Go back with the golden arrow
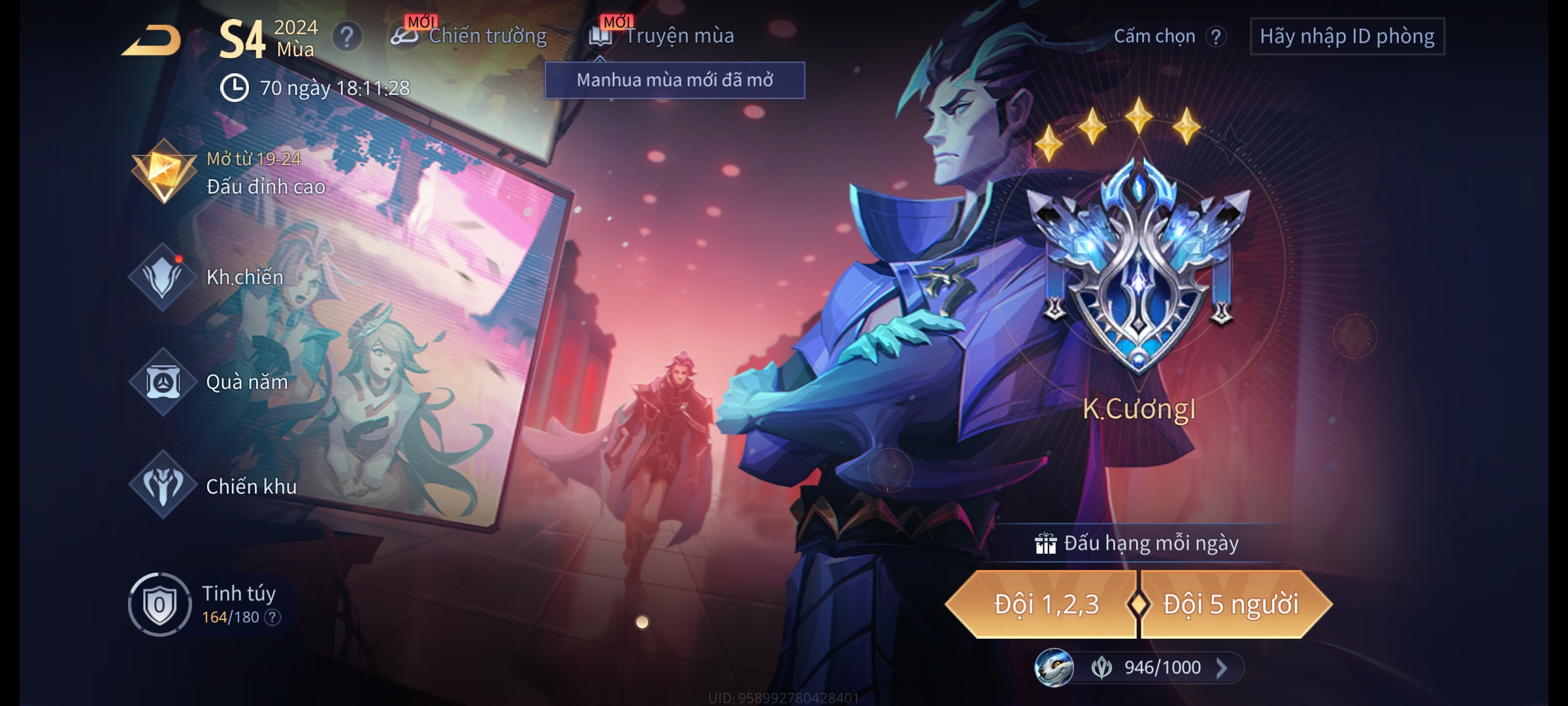 (x=152, y=41)
